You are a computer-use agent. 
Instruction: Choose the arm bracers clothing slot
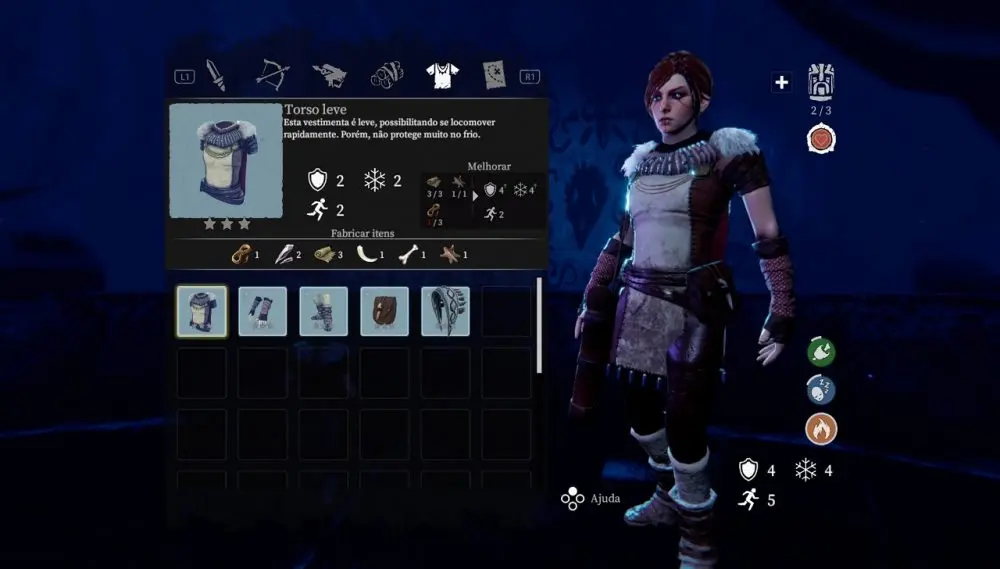(263, 311)
